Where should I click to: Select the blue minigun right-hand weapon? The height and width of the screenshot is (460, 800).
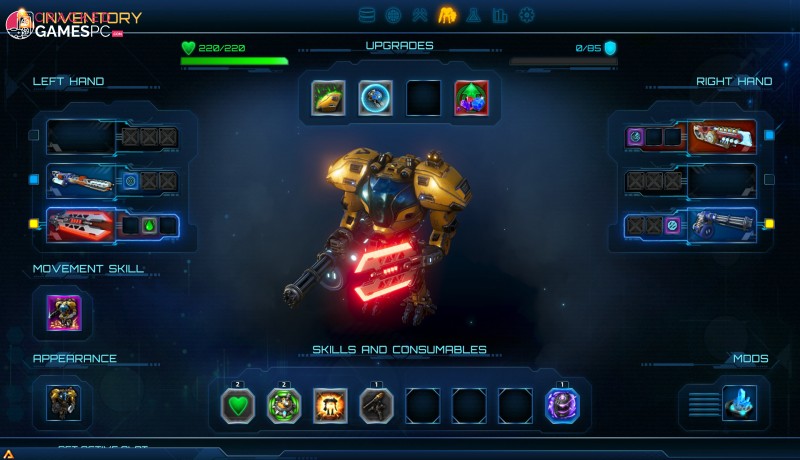point(722,225)
